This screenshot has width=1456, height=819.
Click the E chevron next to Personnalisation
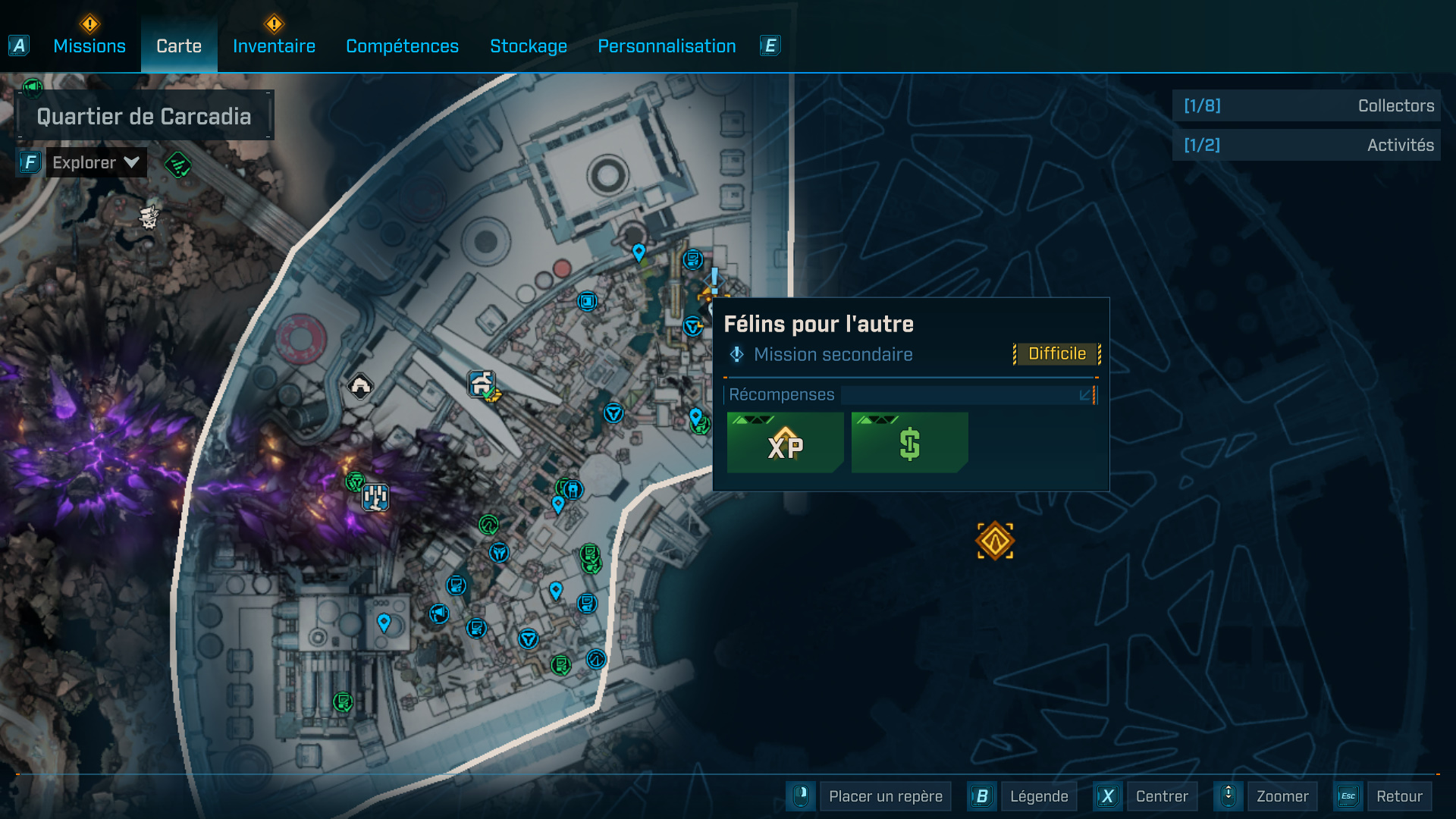tap(770, 45)
